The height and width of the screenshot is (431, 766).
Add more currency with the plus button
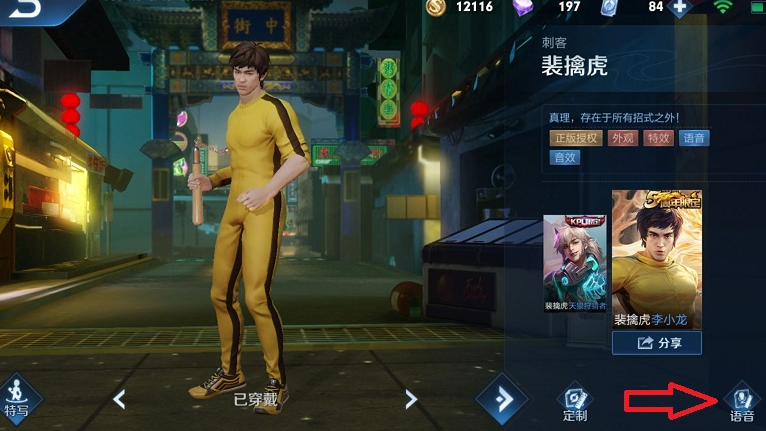pos(681,8)
